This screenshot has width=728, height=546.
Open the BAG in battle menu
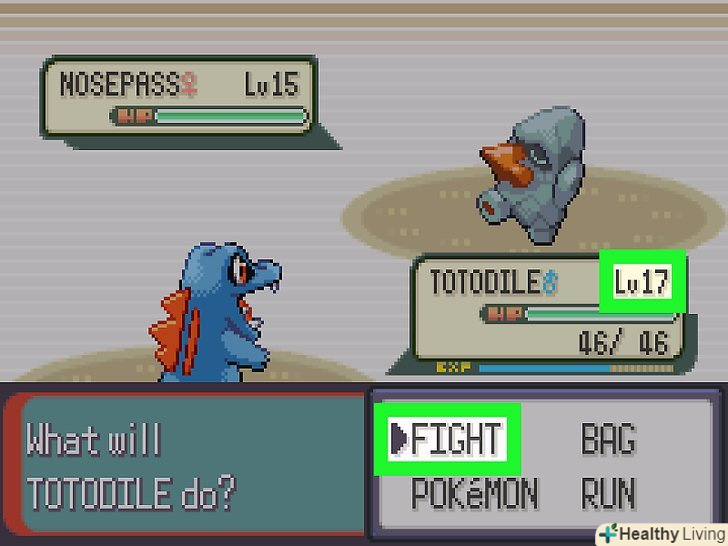(x=608, y=439)
